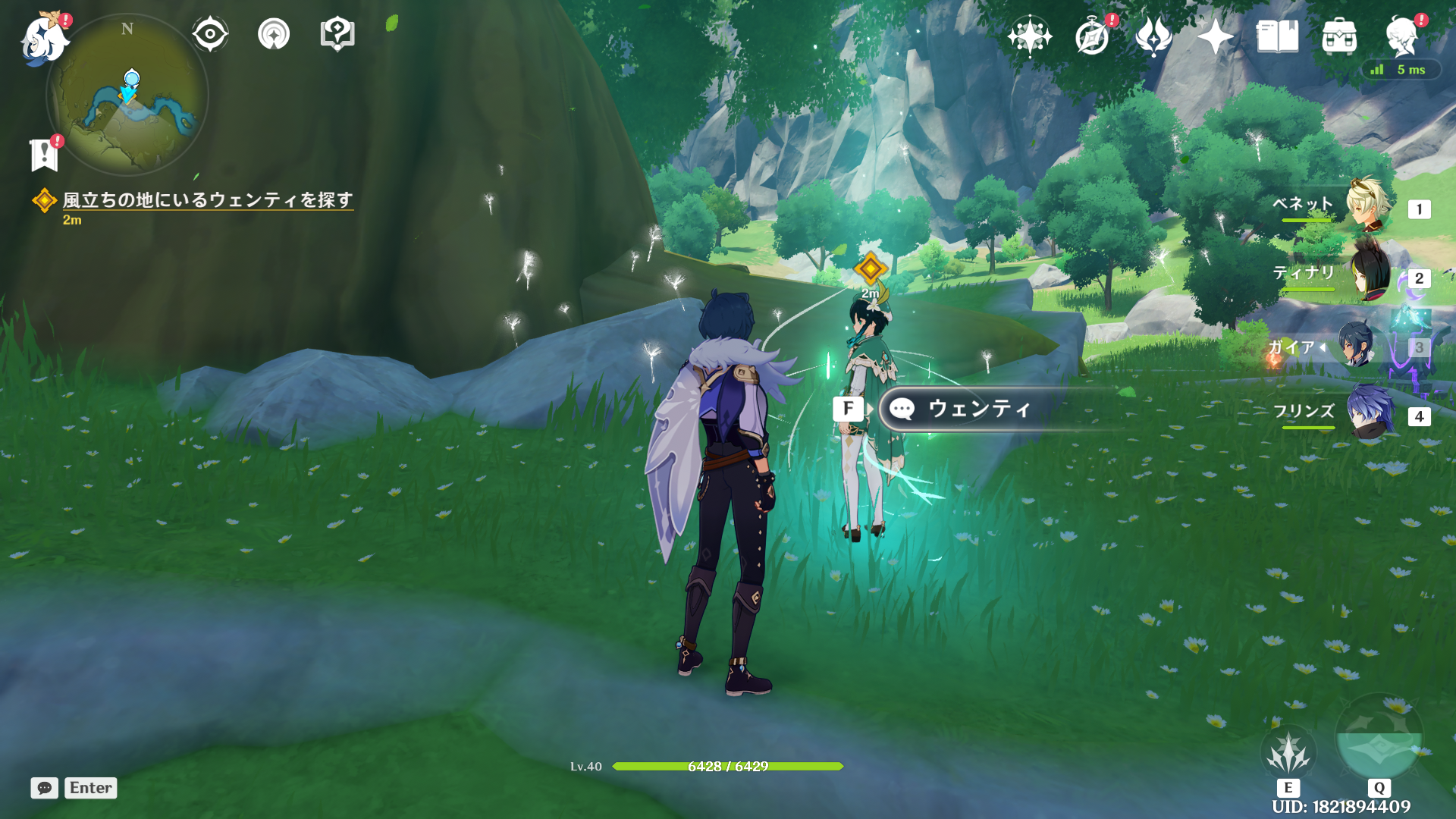
Task: Open the backpack inventory
Action: 1339,36
